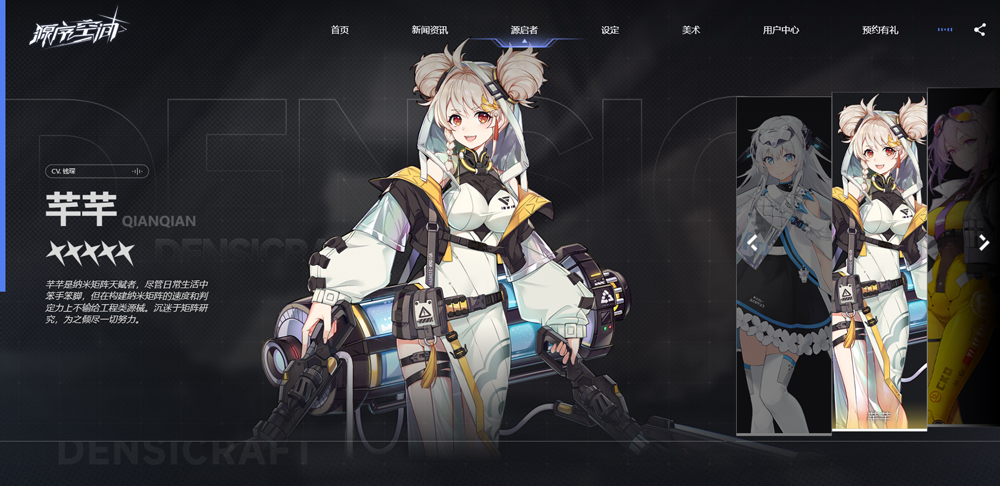
Task: Select the 源启者 characters tab
Action: [x=524, y=30]
